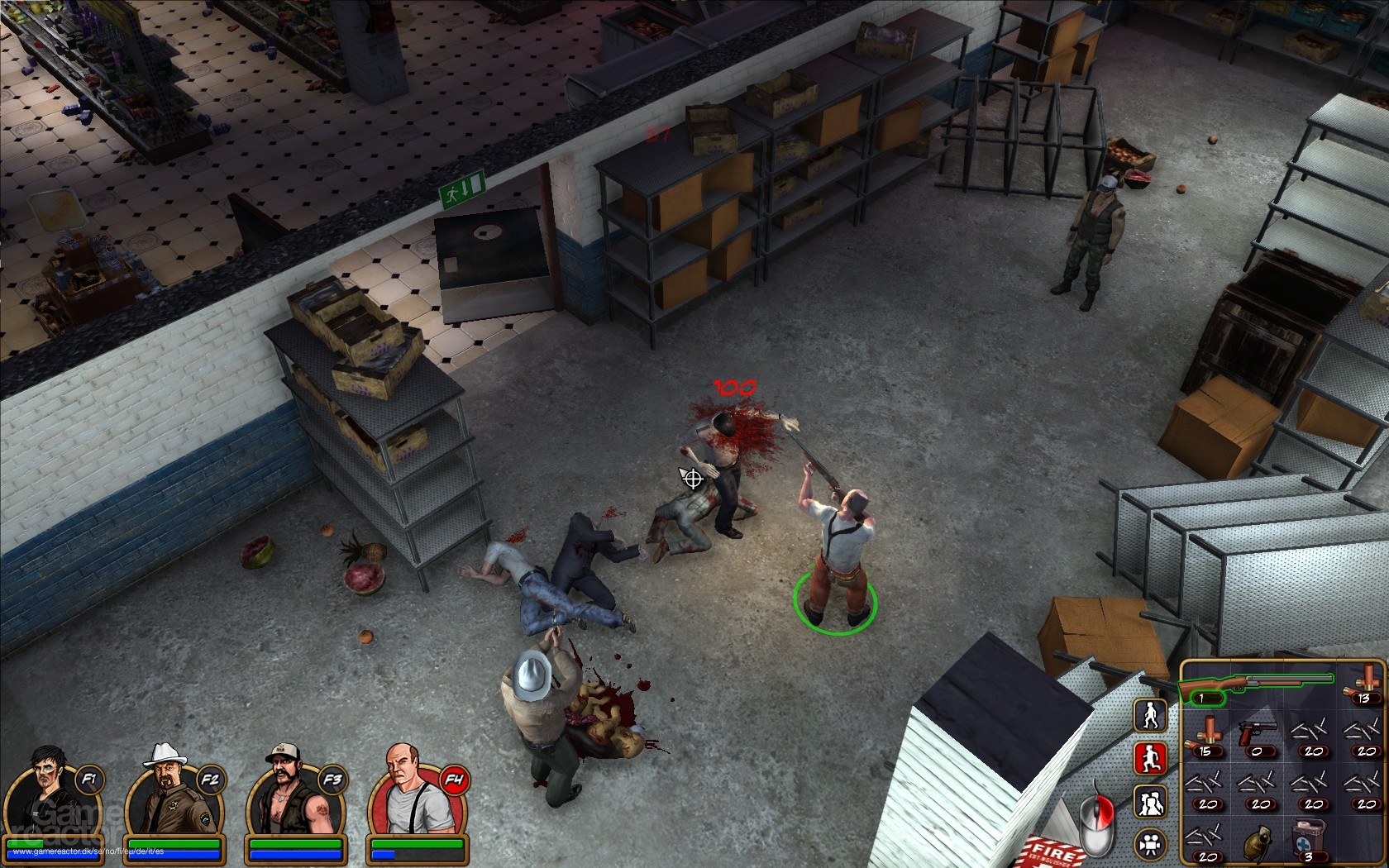Select the walk movement mode icon
The width and height of the screenshot is (1389, 868).
click(x=1149, y=713)
